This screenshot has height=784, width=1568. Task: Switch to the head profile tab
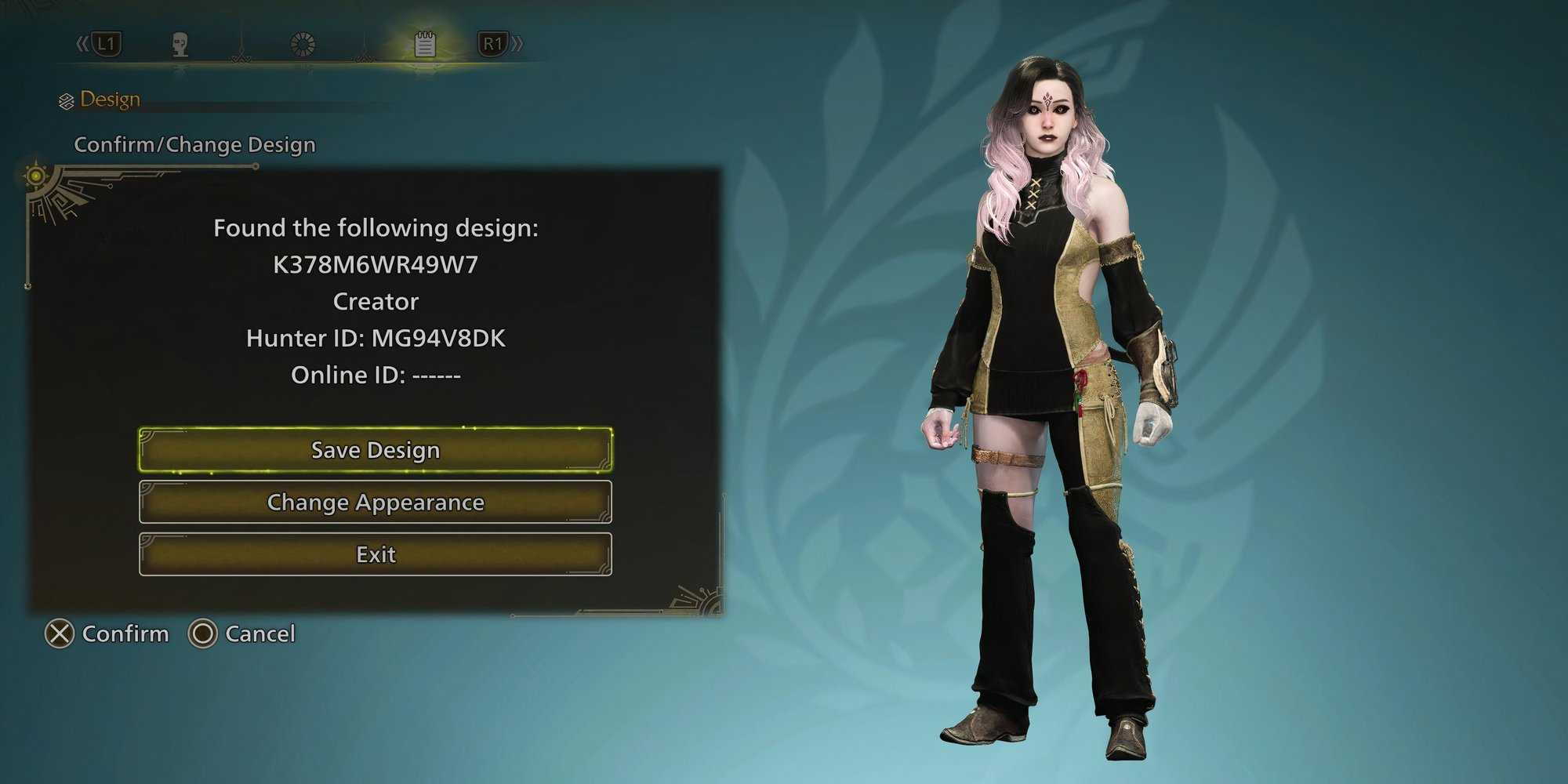(180, 45)
